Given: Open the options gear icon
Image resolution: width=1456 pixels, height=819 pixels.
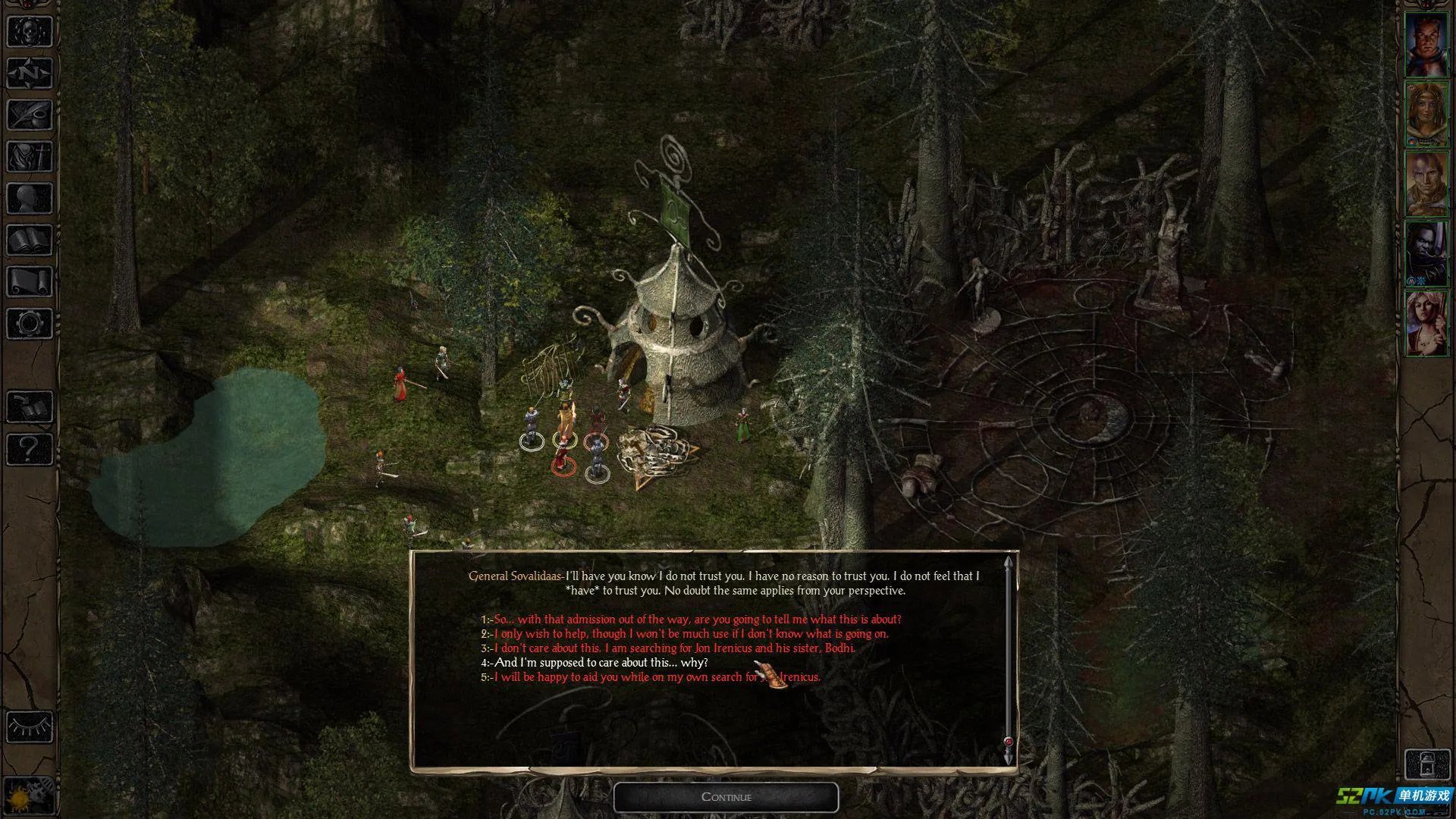Looking at the screenshot, I should coord(30,324).
